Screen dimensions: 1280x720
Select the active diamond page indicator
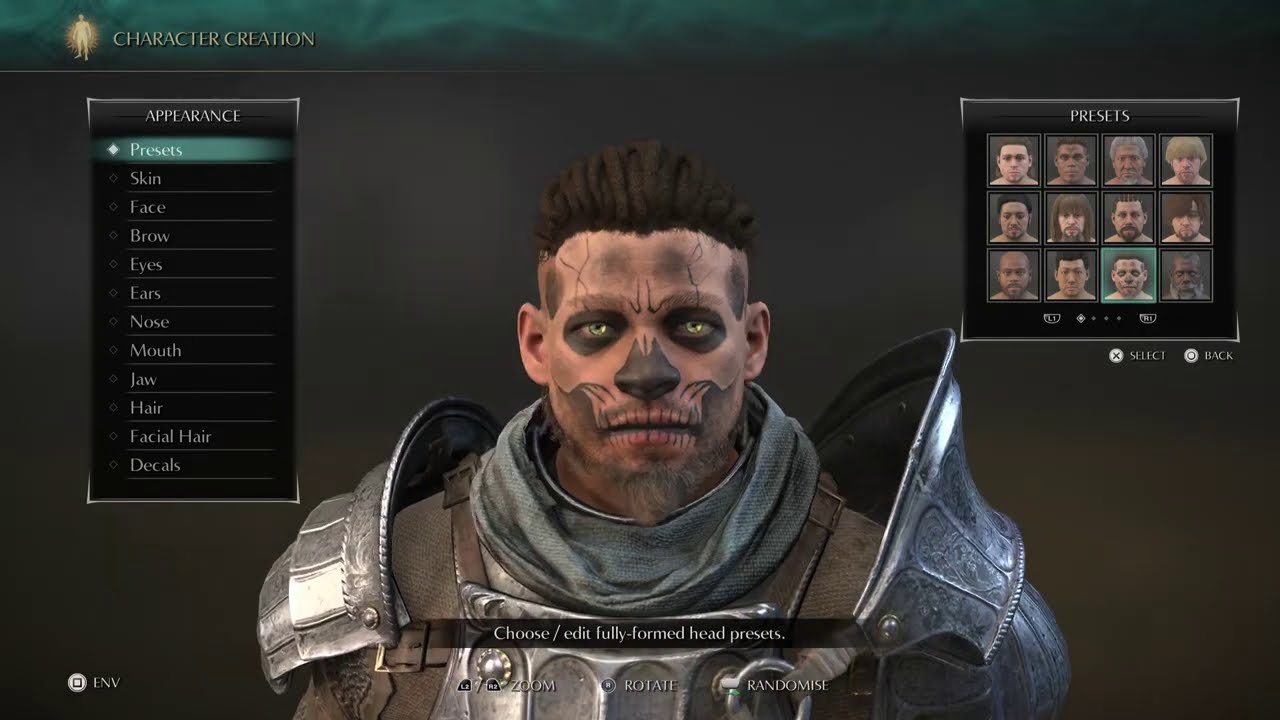1080,319
